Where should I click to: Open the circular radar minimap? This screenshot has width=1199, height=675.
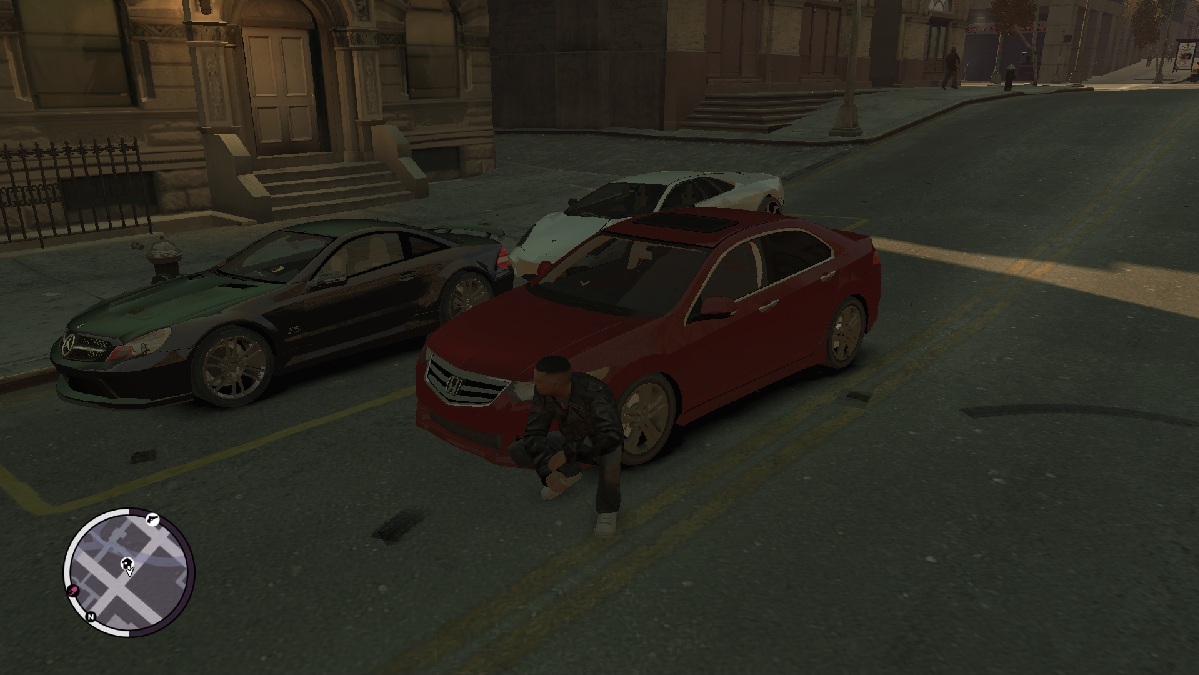(x=129, y=571)
